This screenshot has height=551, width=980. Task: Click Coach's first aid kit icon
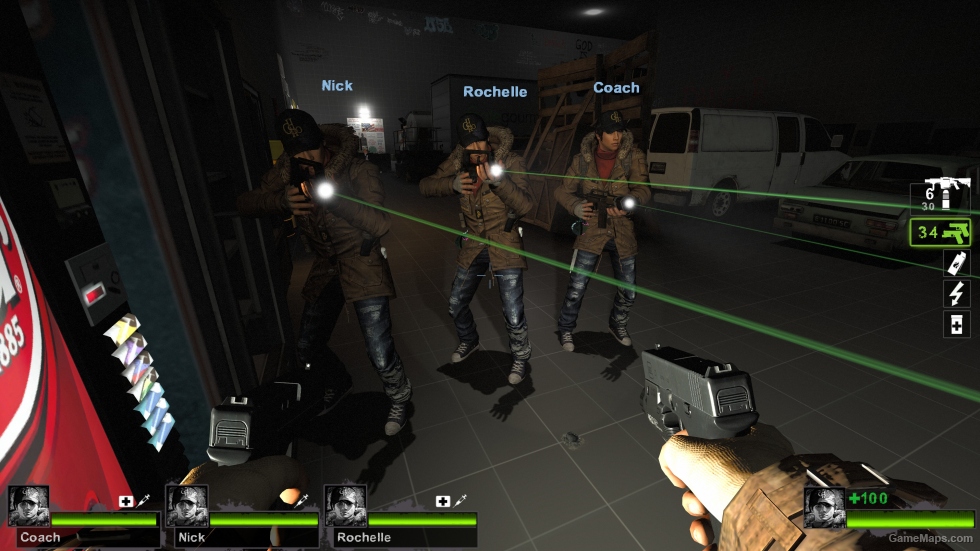(126, 501)
